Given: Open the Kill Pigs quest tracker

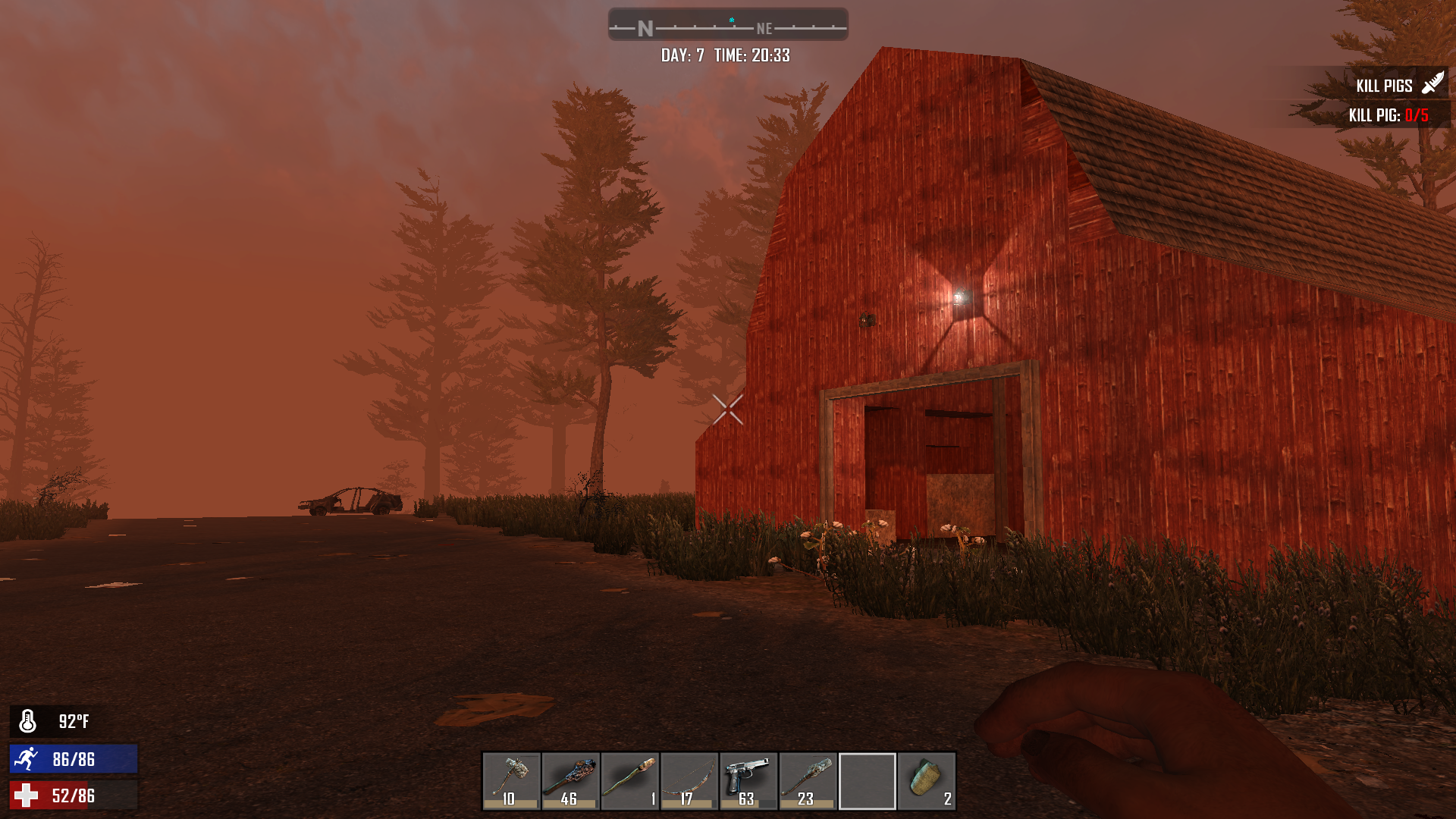Looking at the screenshot, I should [1384, 86].
